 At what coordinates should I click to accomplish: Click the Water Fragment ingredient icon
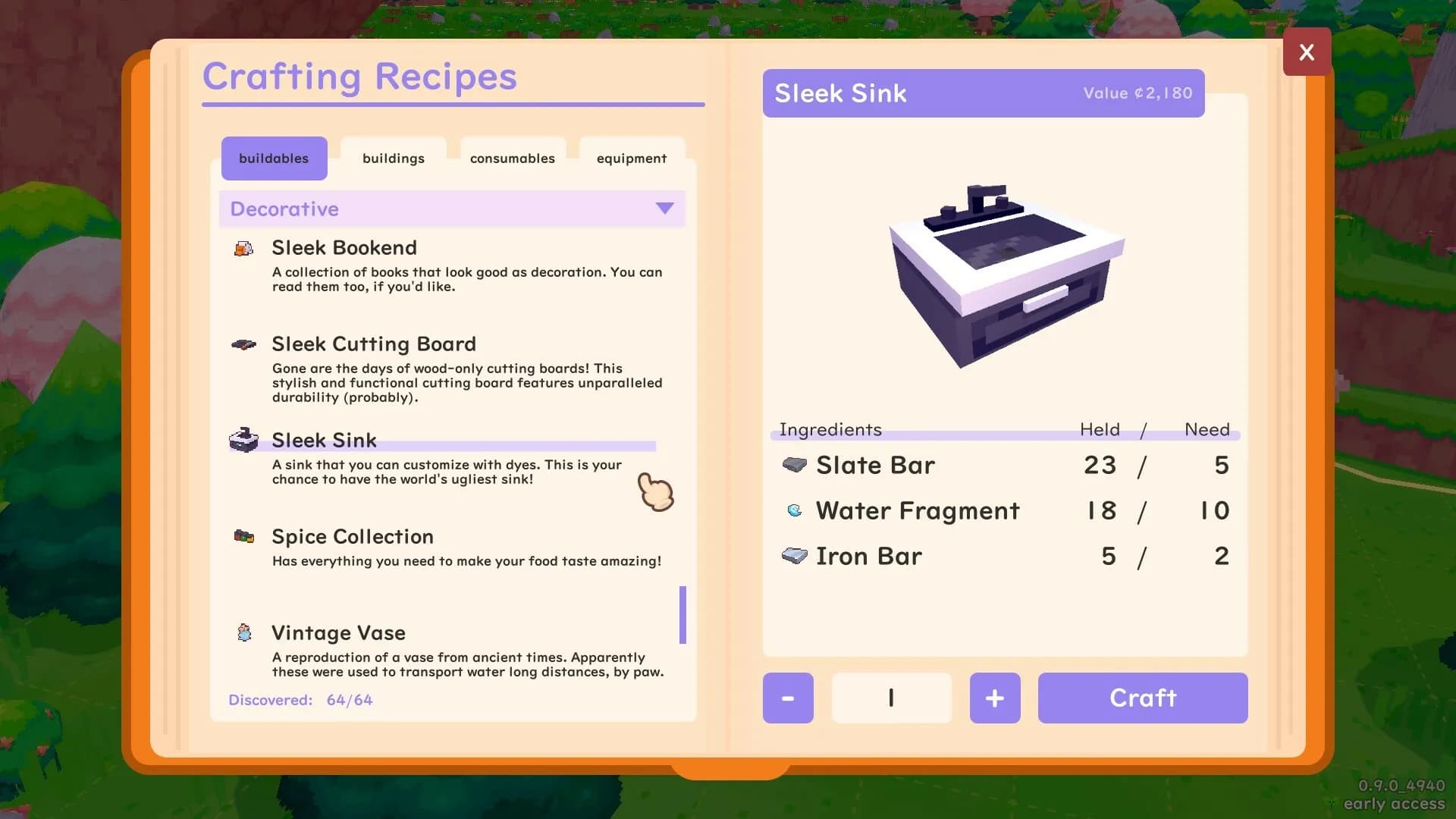[793, 510]
